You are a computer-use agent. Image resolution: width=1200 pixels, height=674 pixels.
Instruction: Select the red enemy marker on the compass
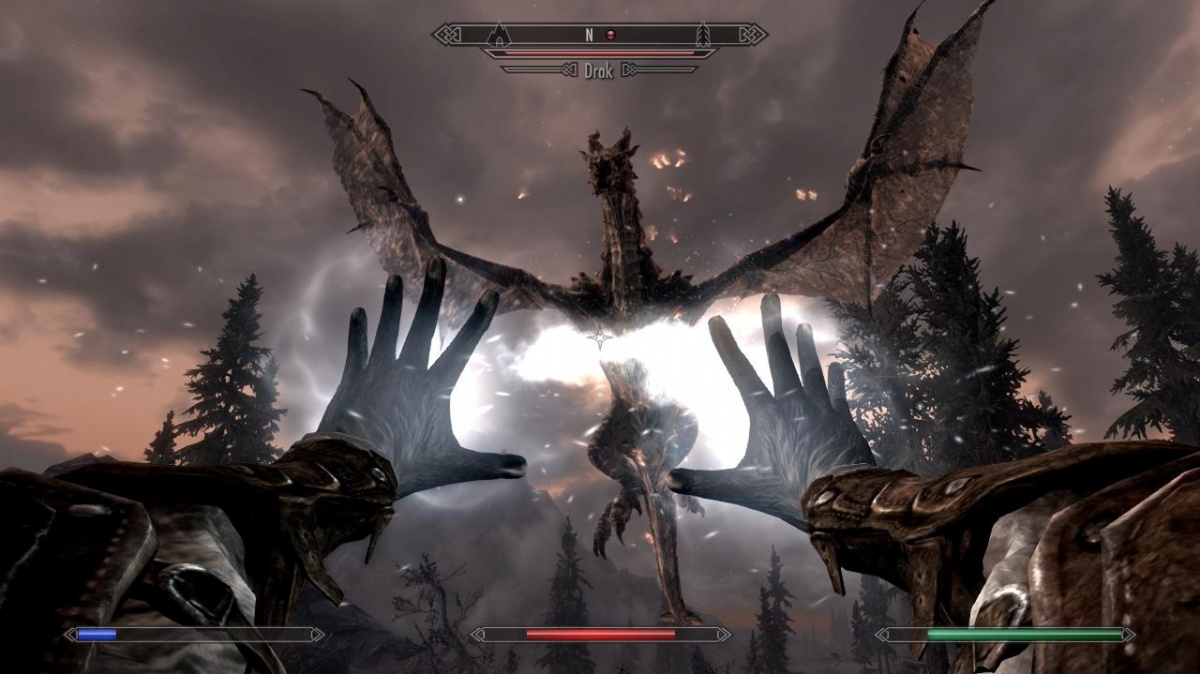click(611, 35)
